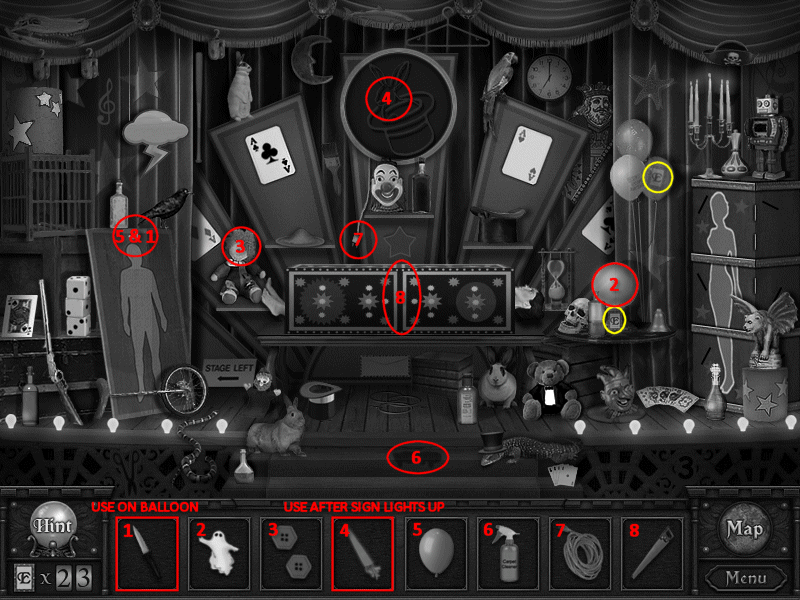800x600 pixels.
Task: Pick the ghost item slot
Action: tap(219, 553)
